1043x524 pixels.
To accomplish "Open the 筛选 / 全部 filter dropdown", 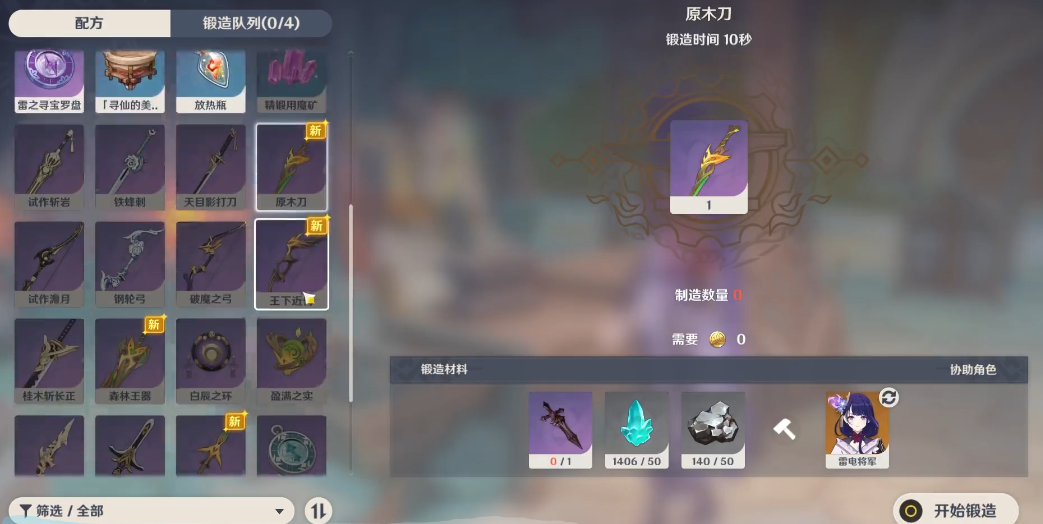I will (150, 511).
